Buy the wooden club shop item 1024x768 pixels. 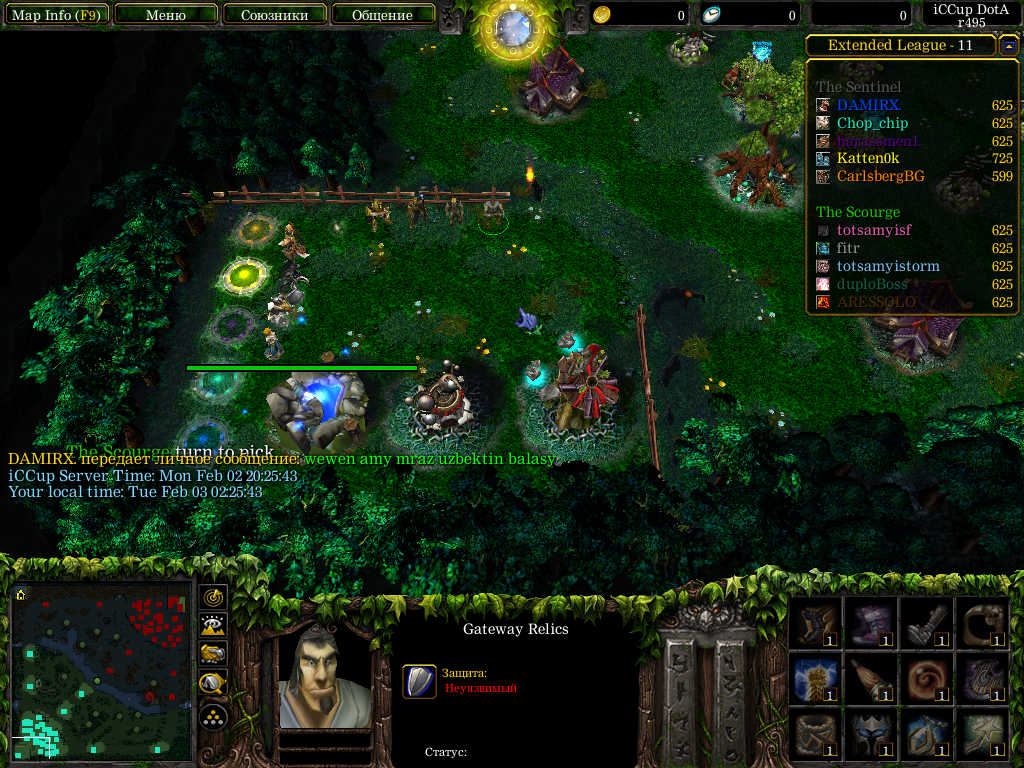point(871,679)
